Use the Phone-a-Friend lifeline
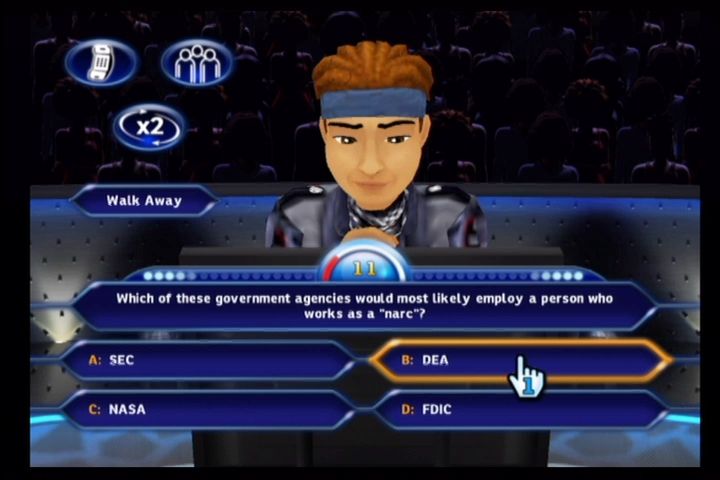 click(101, 63)
